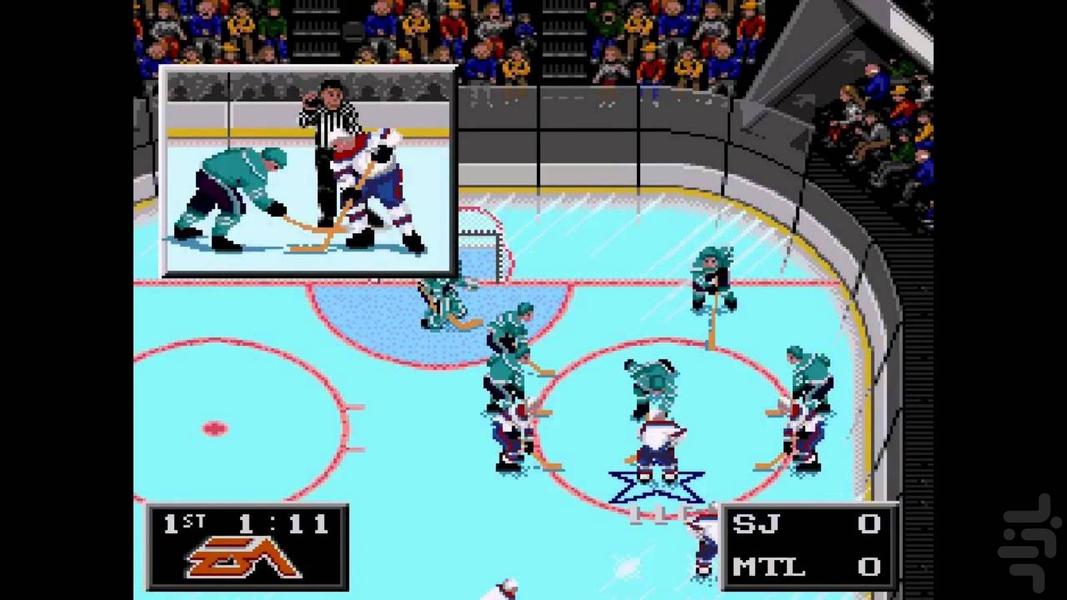Click the faceoff close-up inset window

(309, 171)
